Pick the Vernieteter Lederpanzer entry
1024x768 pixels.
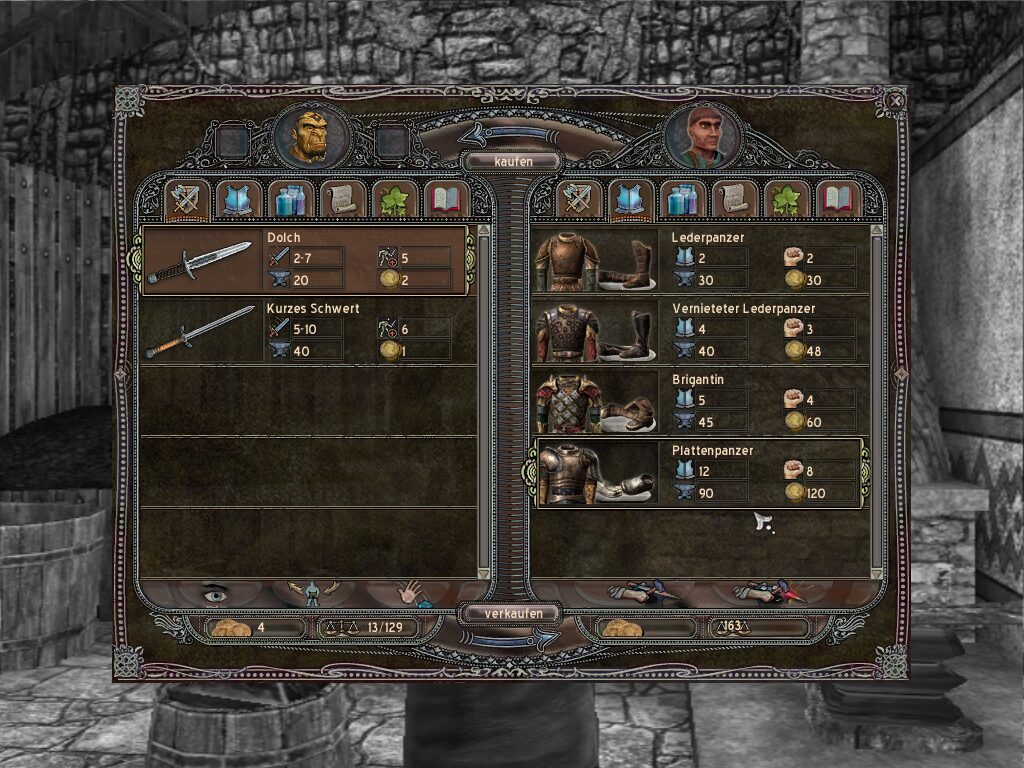(698, 333)
